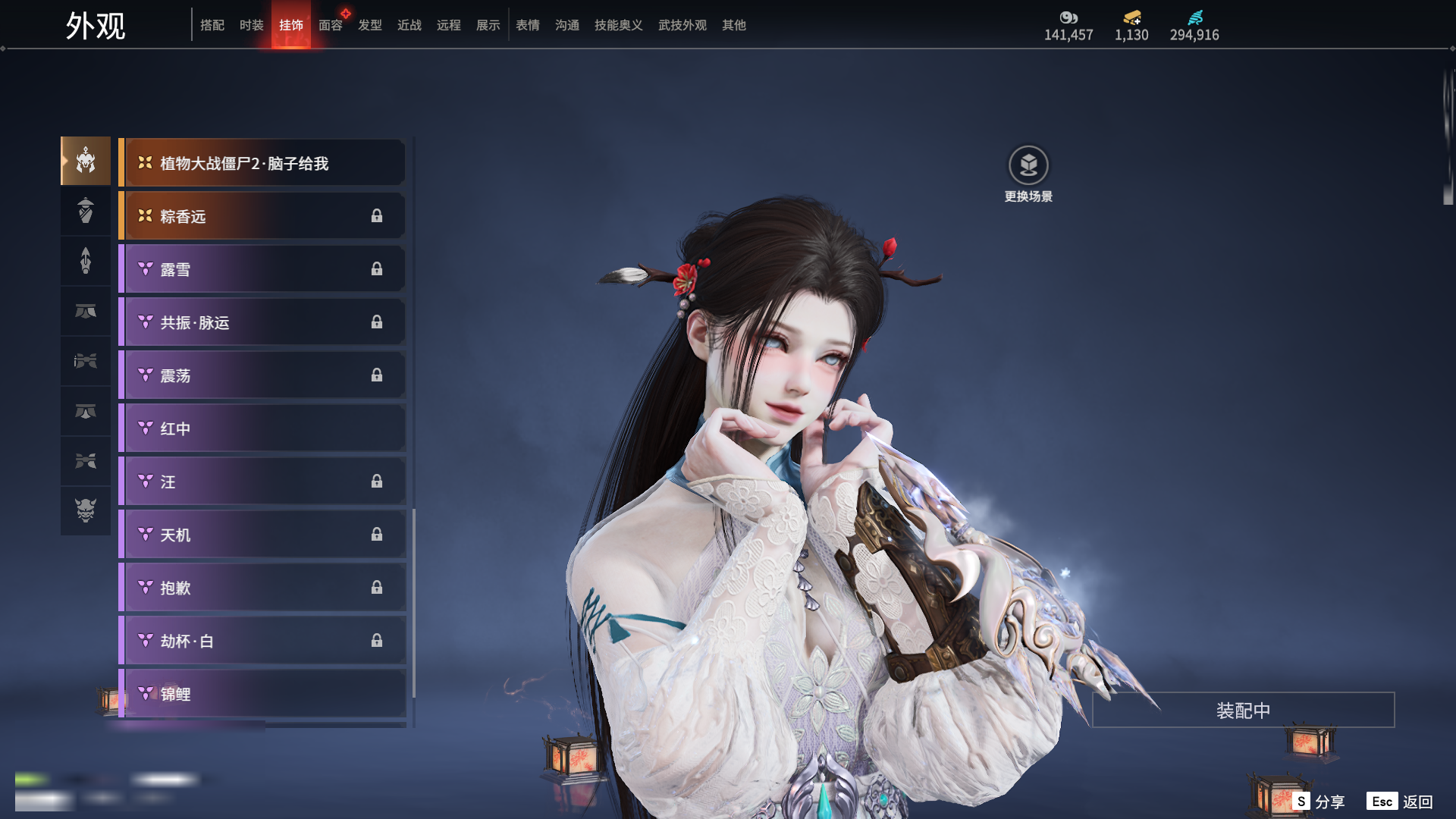Select the 露雪 accessory entry
This screenshot has width=1456, height=819.
click(262, 269)
